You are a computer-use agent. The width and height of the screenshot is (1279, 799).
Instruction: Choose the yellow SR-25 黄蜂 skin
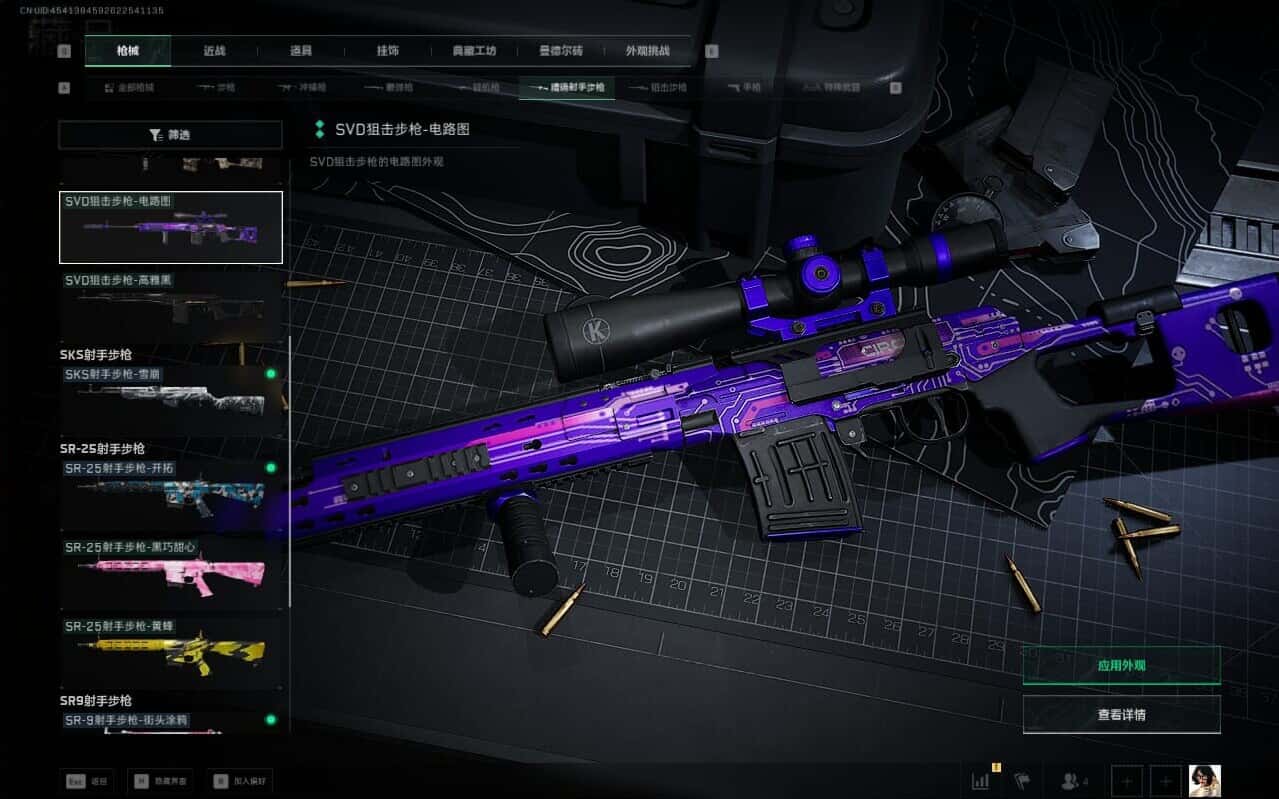point(171,652)
